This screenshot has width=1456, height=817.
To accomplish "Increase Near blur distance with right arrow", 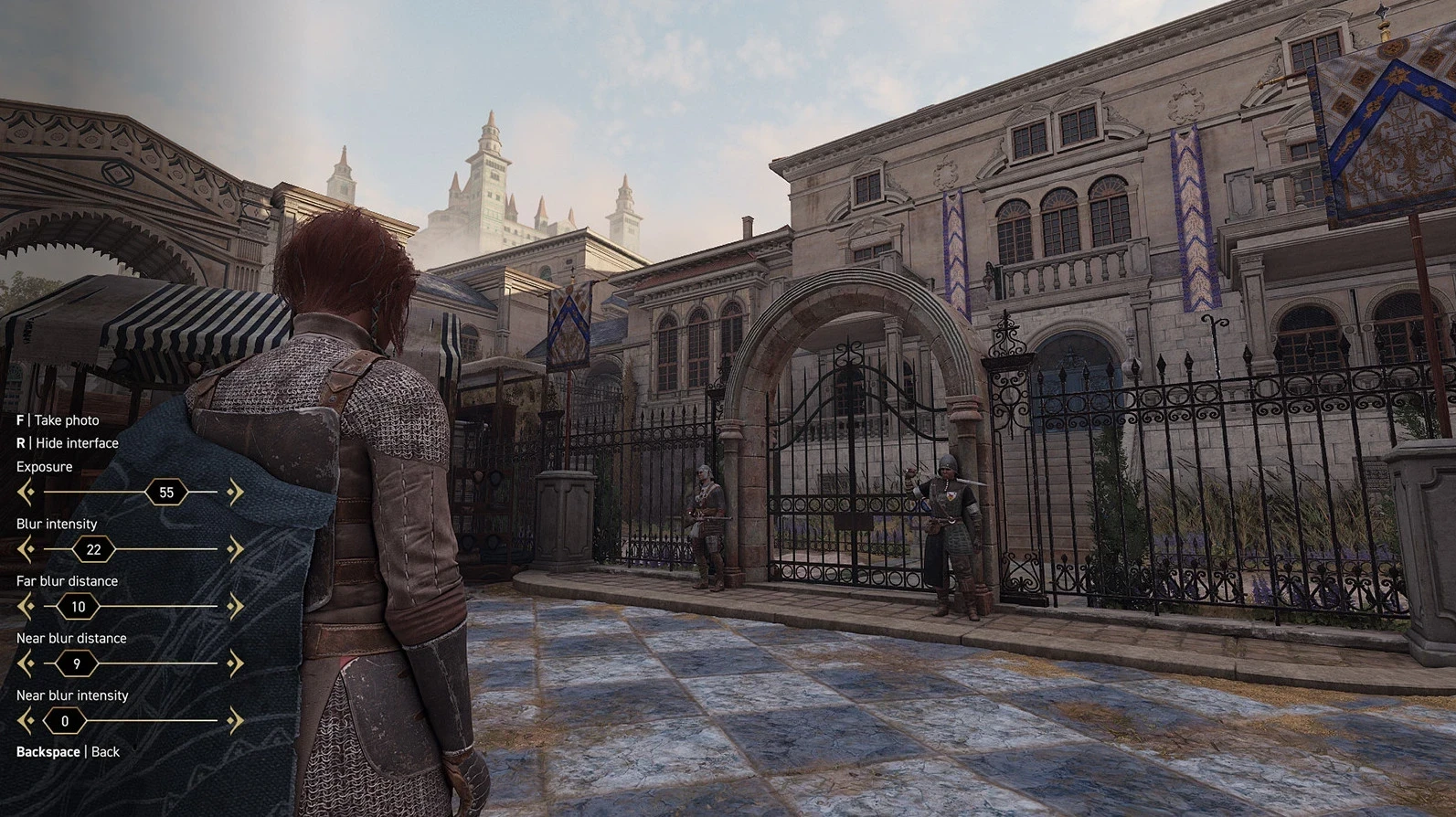I will pos(235,663).
